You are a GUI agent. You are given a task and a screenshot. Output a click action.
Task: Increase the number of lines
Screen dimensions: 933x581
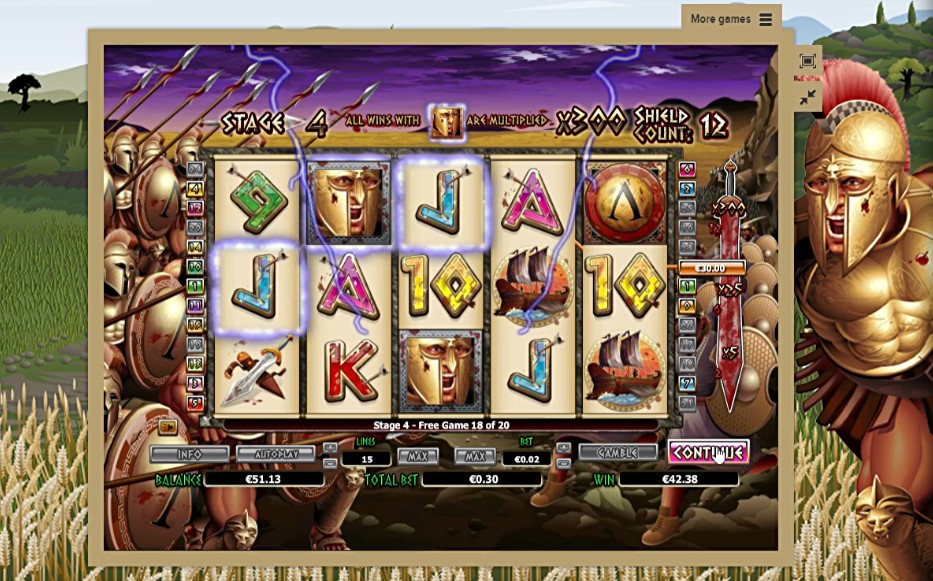[330, 447]
